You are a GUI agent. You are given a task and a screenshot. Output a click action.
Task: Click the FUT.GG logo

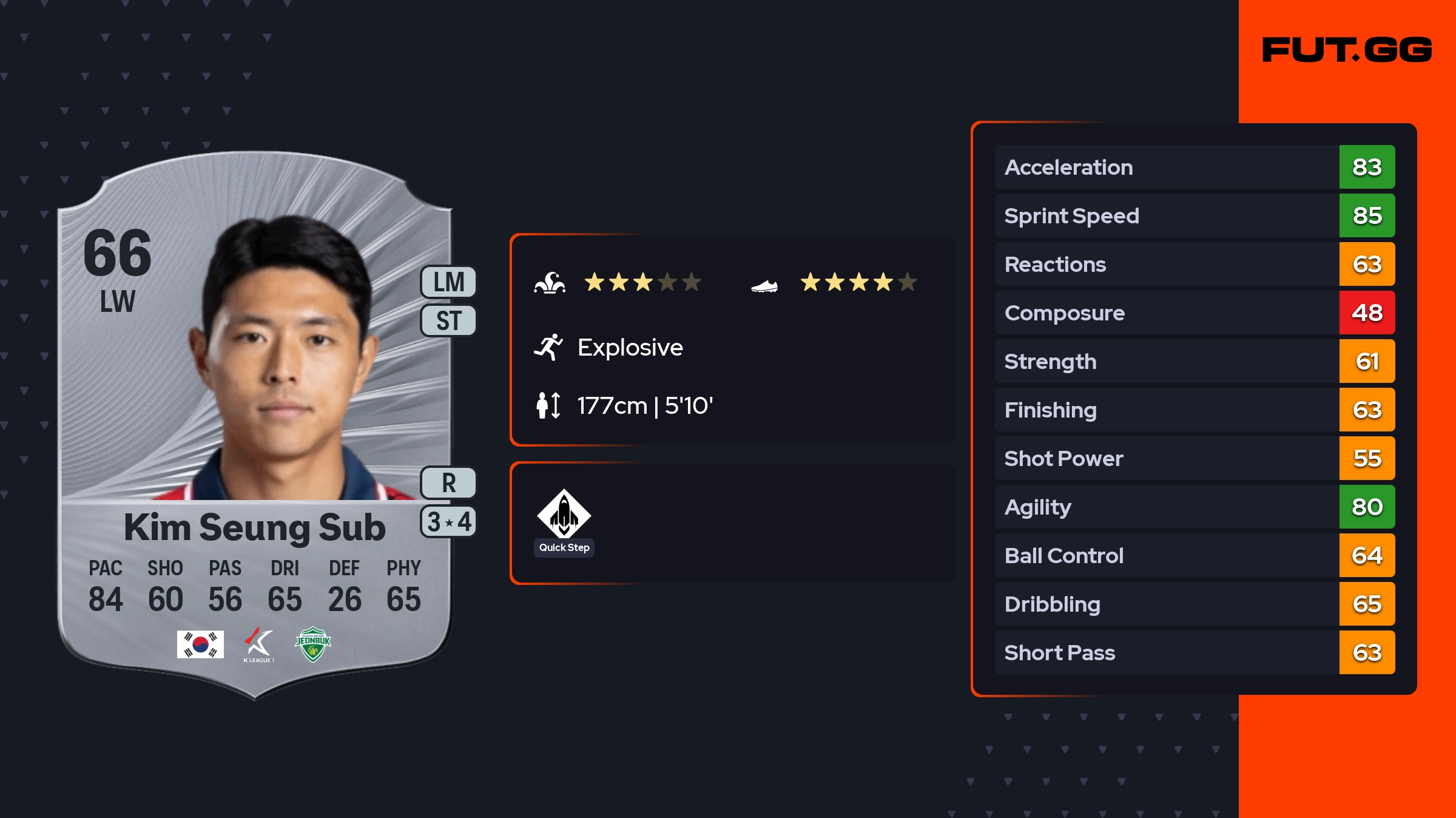point(1347,50)
